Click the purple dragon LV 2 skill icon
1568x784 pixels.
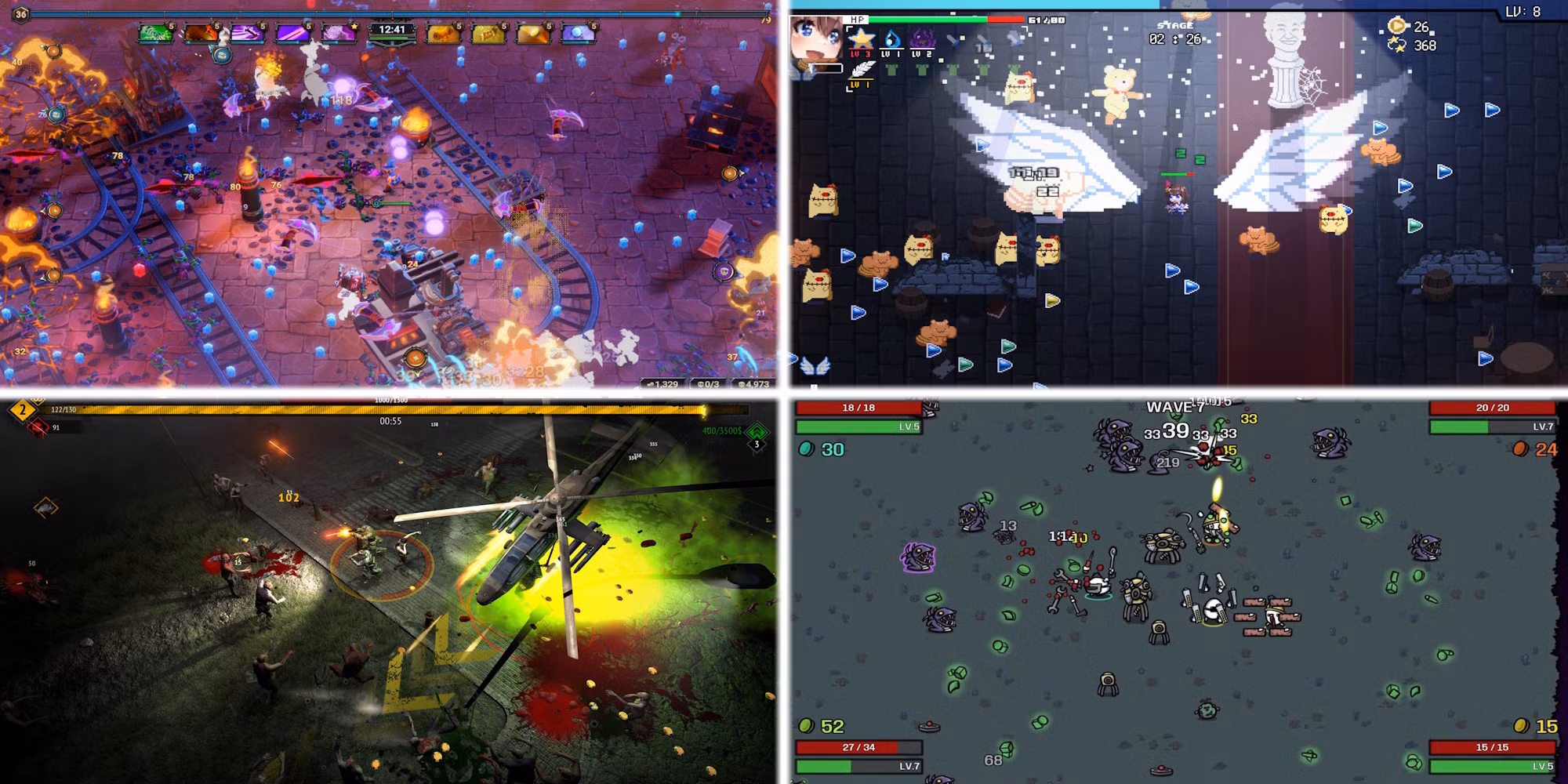[924, 39]
